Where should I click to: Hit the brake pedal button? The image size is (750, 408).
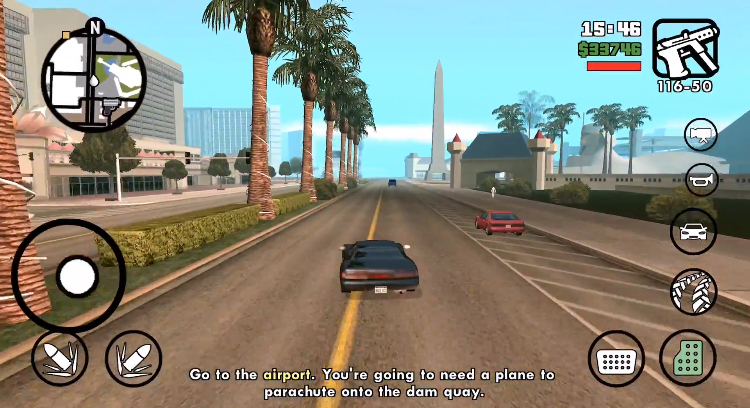(617, 358)
